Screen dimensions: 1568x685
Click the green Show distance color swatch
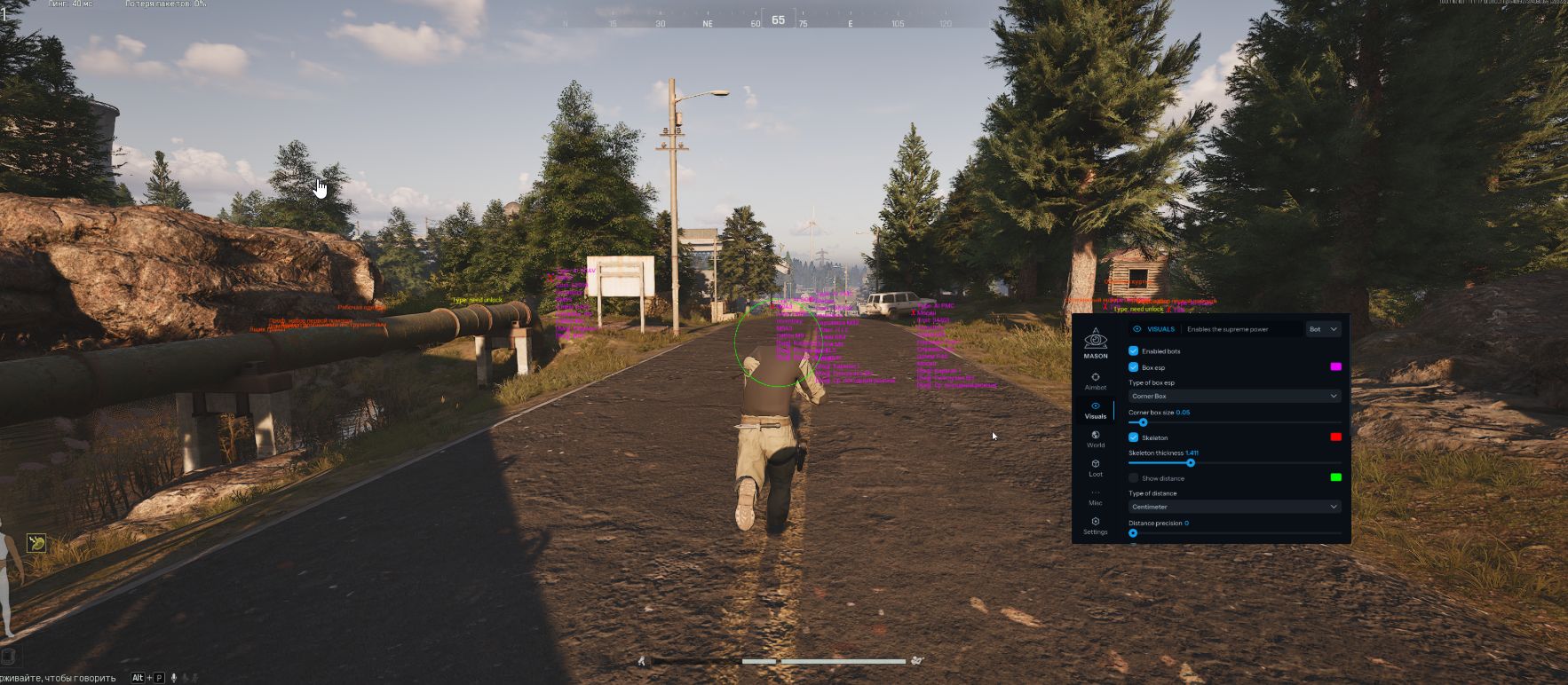1335,477
